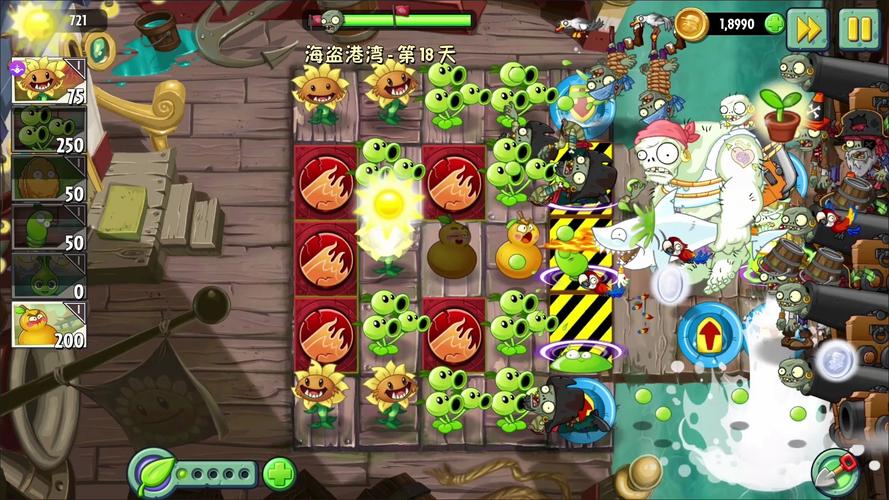Buy more Plant Food with the green plus
The image size is (889, 500).
click(x=280, y=472)
